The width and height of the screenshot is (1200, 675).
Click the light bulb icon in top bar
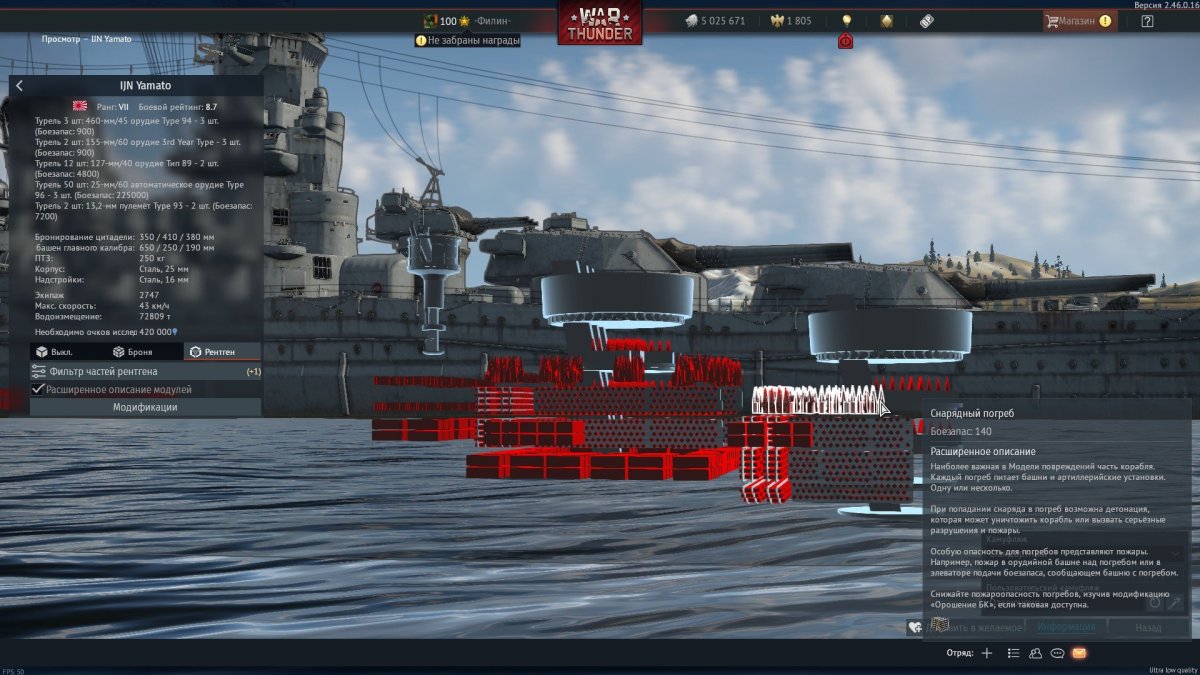click(x=847, y=20)
